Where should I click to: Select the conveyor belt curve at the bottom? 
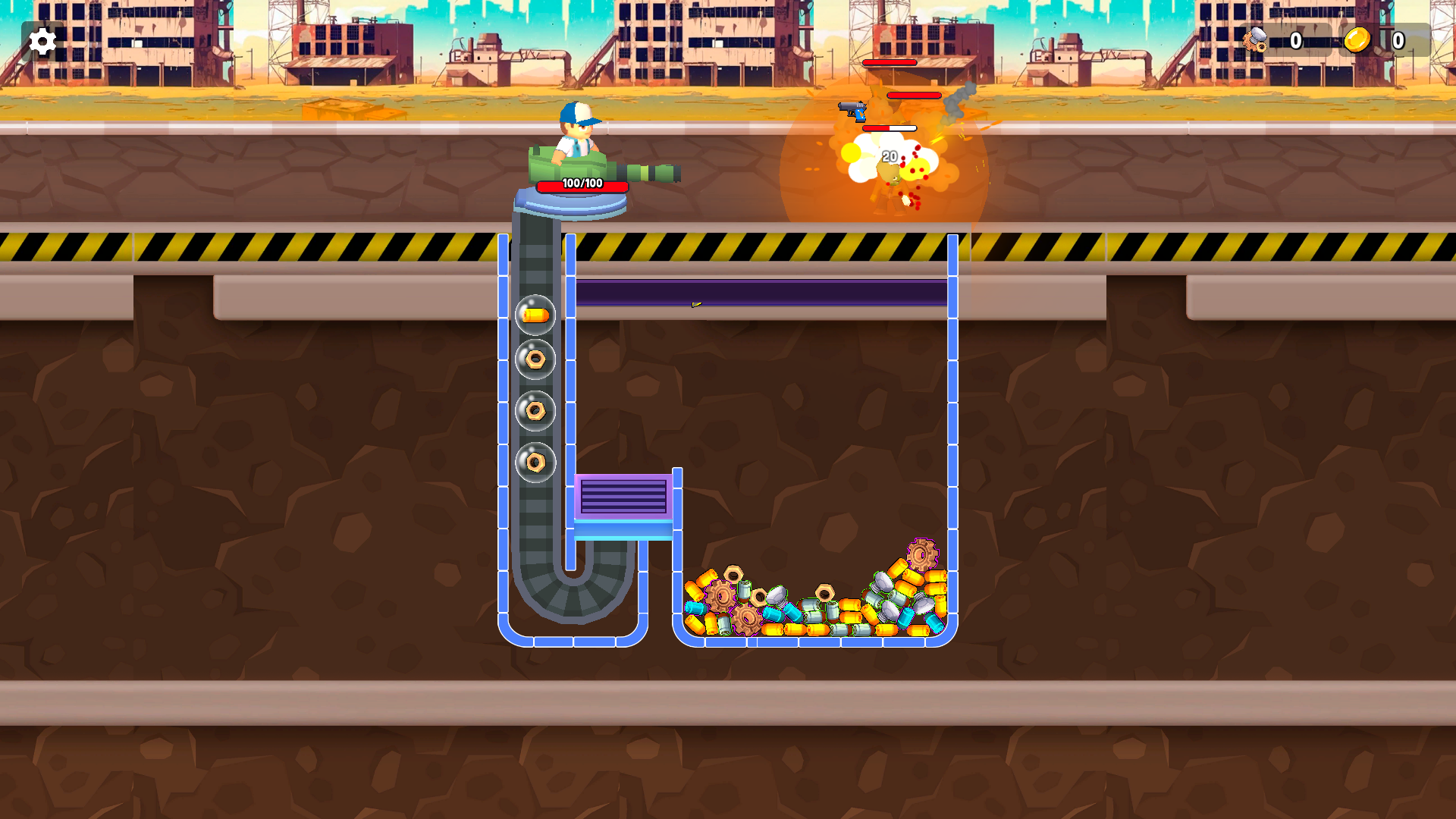[x=574, y=595]
